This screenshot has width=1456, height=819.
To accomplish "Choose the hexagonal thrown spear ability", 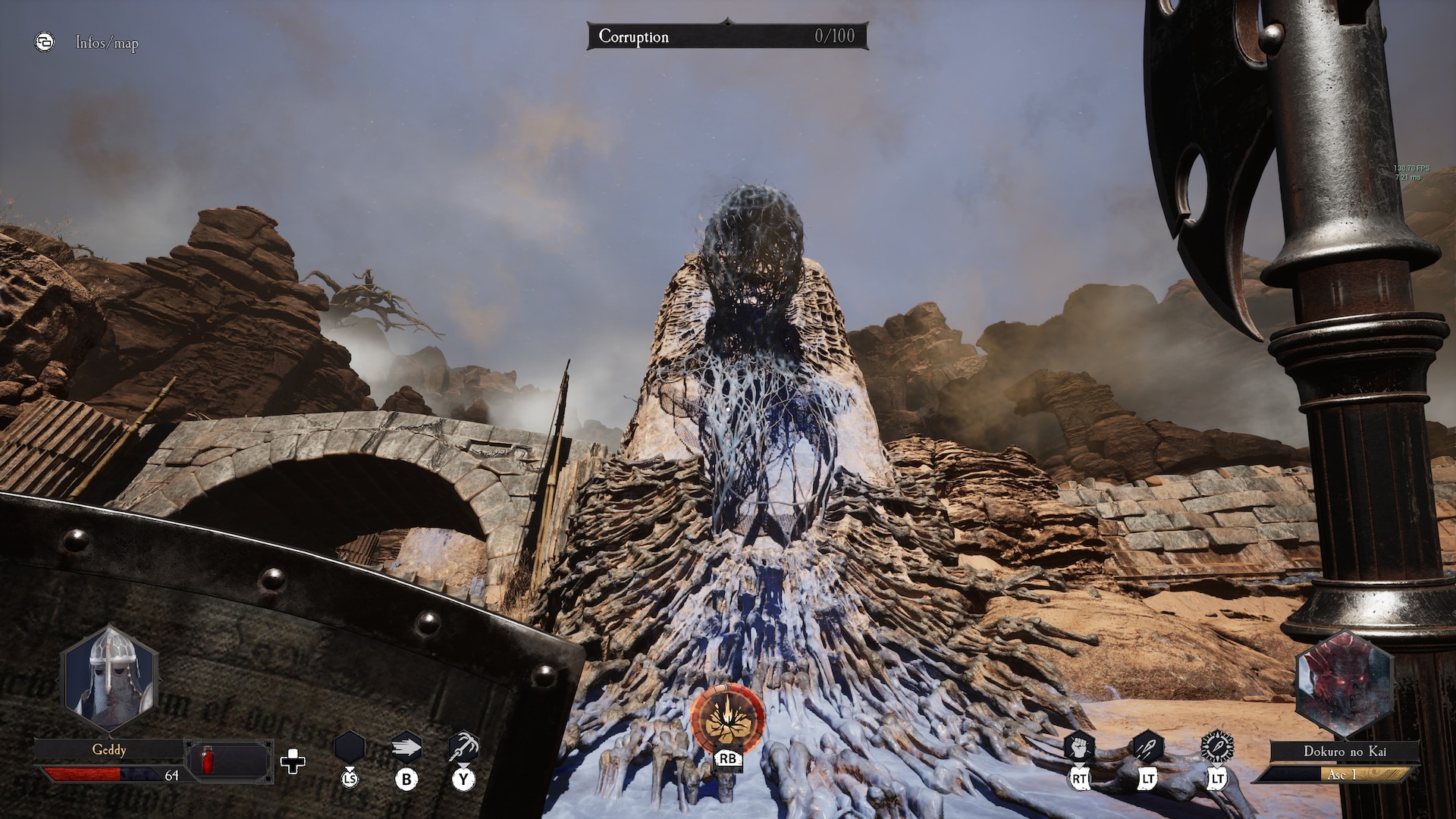I will 1147,747.
